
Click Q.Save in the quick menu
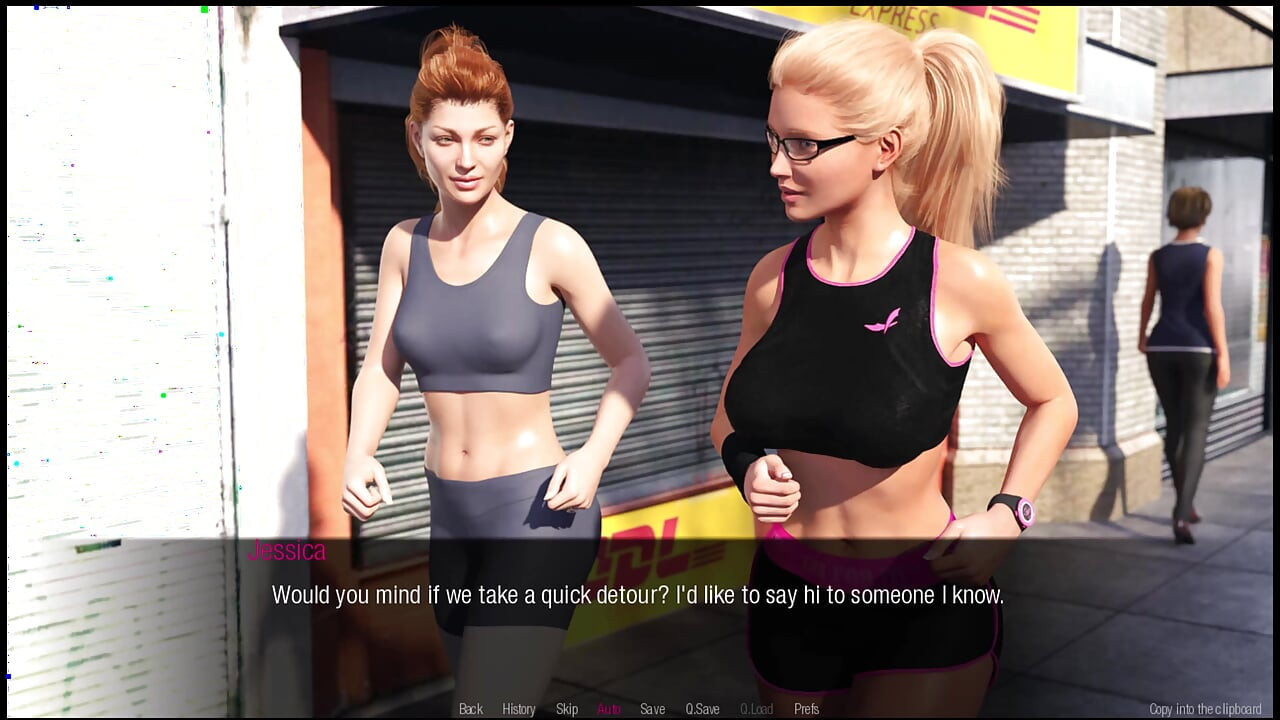point(703,709)
